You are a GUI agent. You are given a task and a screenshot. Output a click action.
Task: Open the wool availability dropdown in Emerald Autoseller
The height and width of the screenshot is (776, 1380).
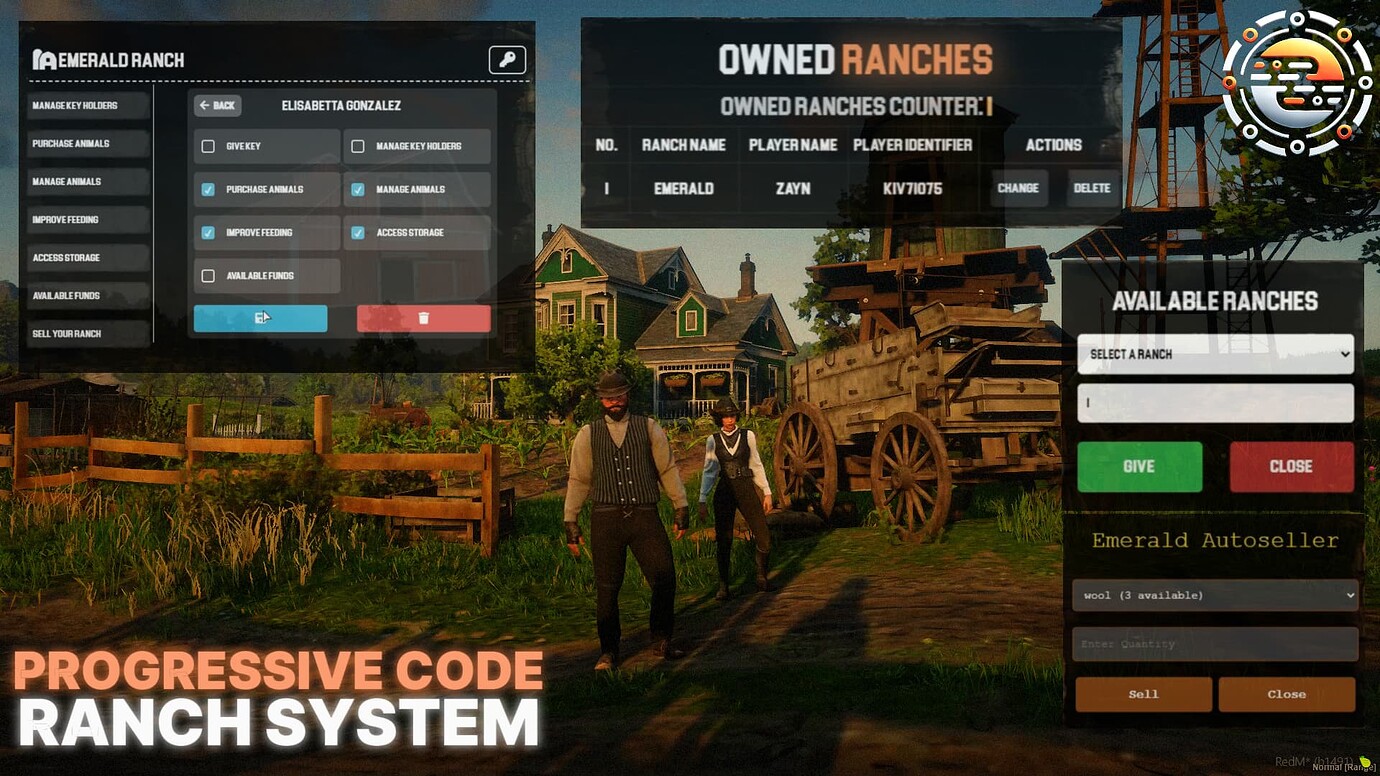click(x=1214, y=595)
